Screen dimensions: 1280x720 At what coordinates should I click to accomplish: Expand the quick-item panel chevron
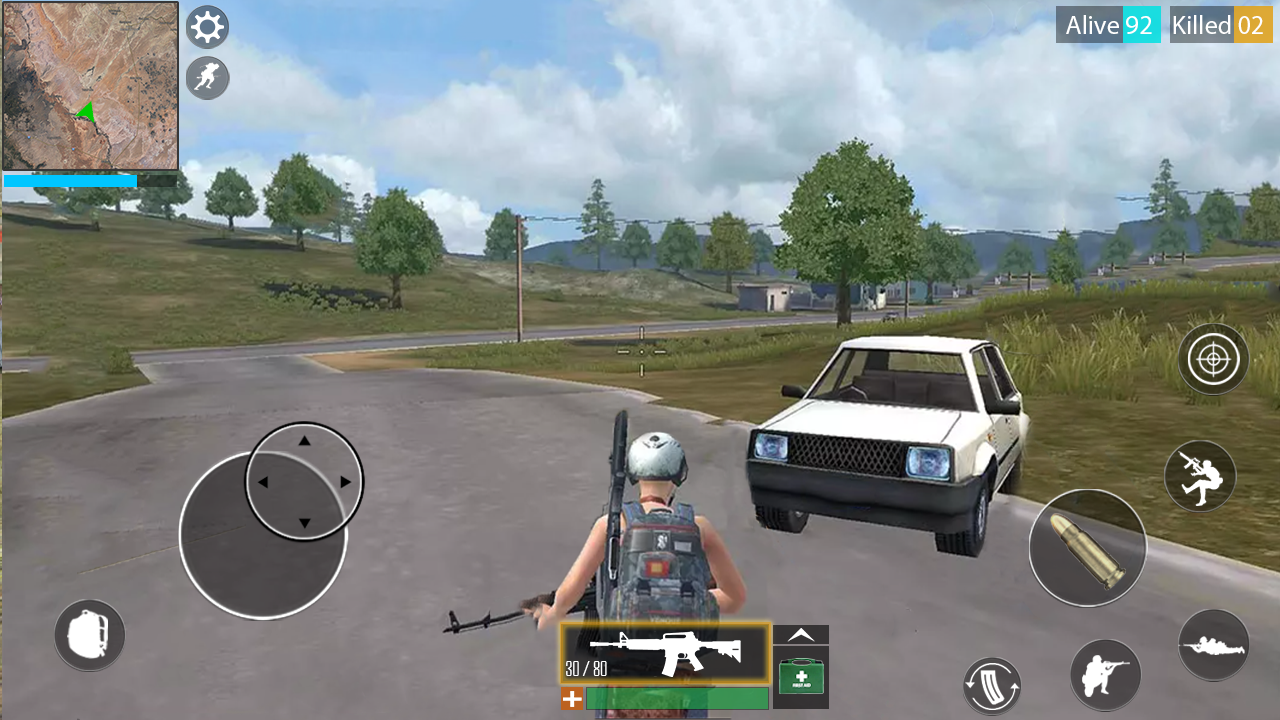click(x=800, y=633)
